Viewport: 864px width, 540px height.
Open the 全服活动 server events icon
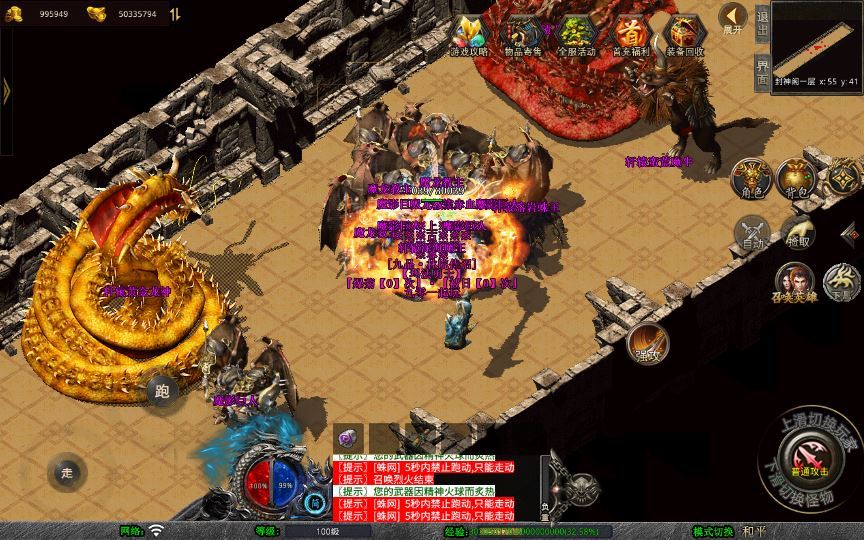tap(576, 35)
